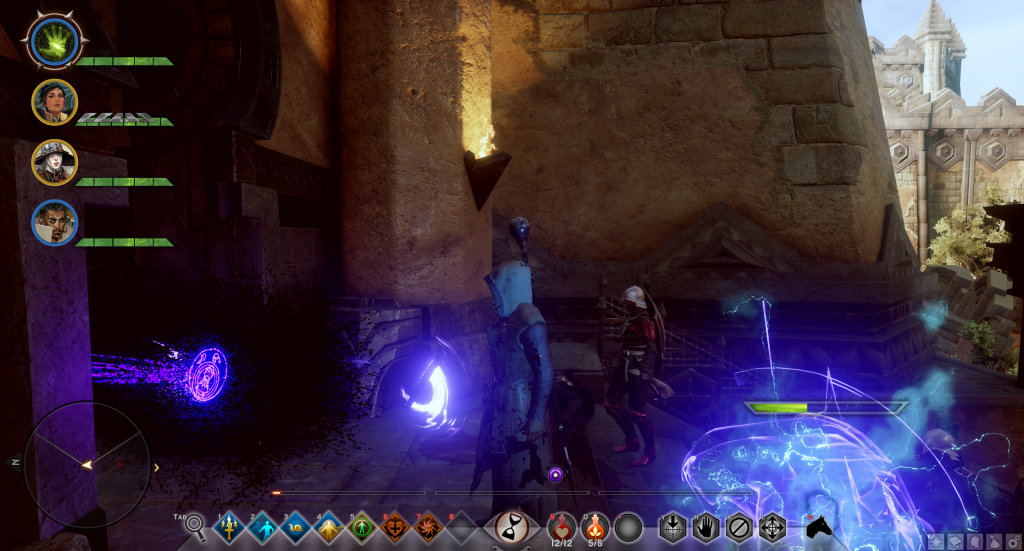Activate the magnifying glass search icon

[x=197, y=525]
